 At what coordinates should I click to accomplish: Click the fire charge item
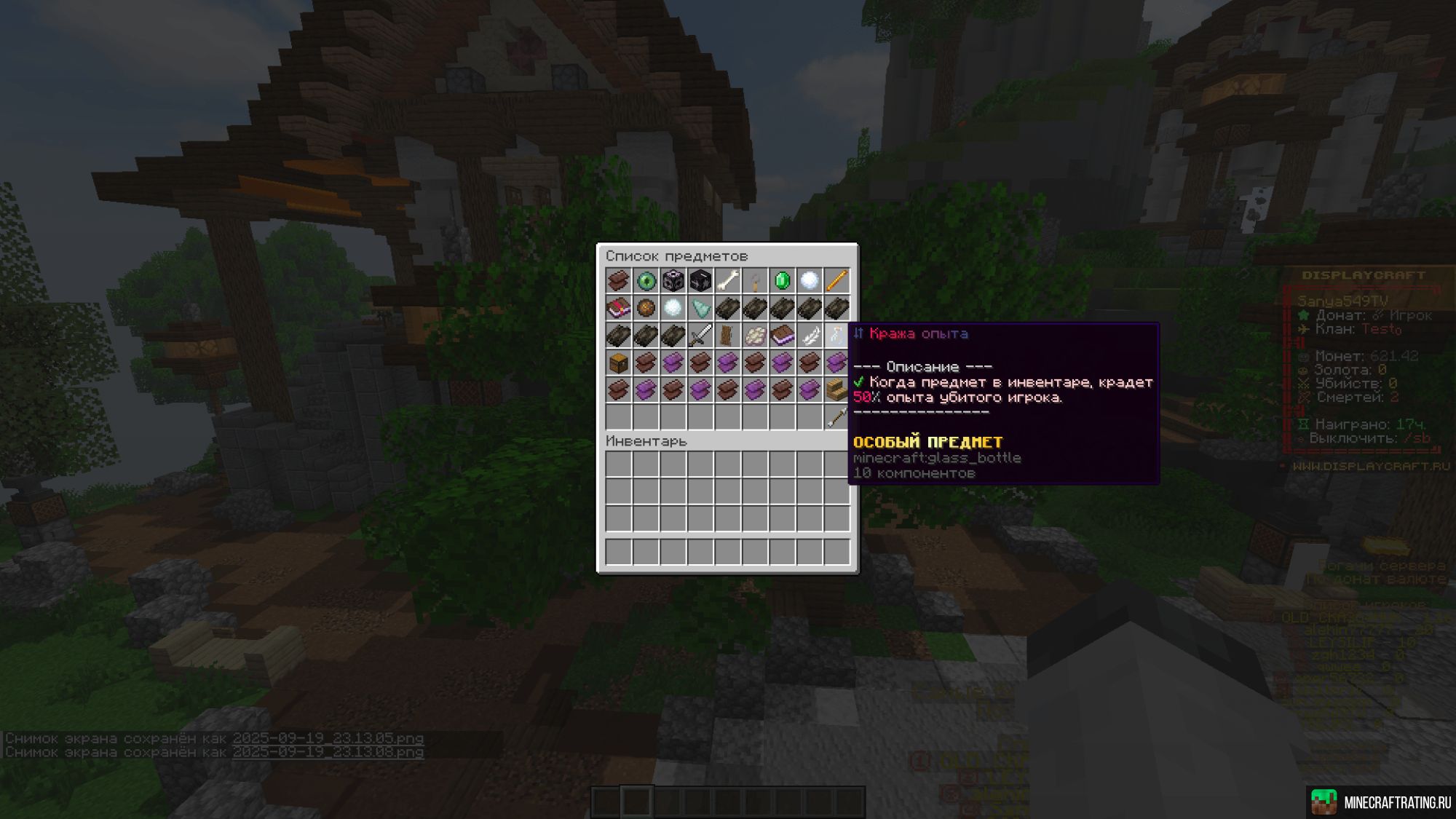[x=646, y=308]
